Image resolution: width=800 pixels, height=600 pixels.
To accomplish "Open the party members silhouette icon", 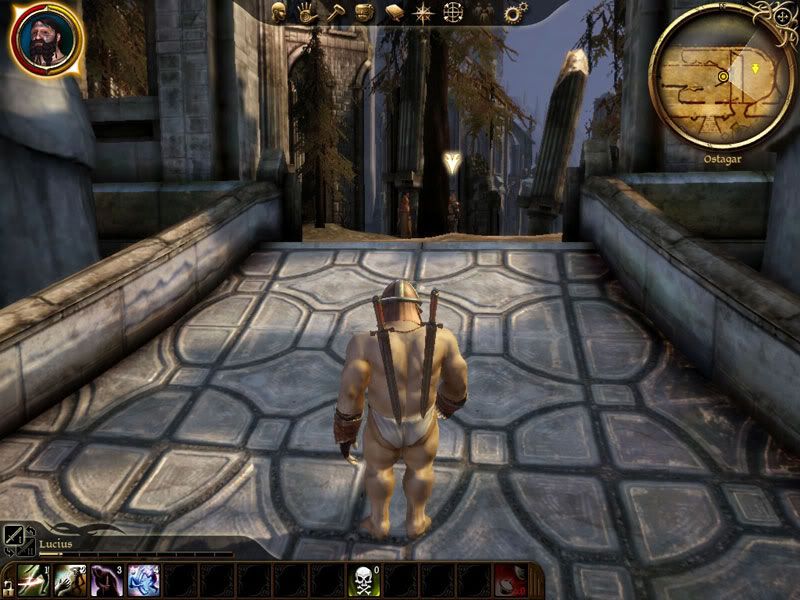I will pos(483,12).
